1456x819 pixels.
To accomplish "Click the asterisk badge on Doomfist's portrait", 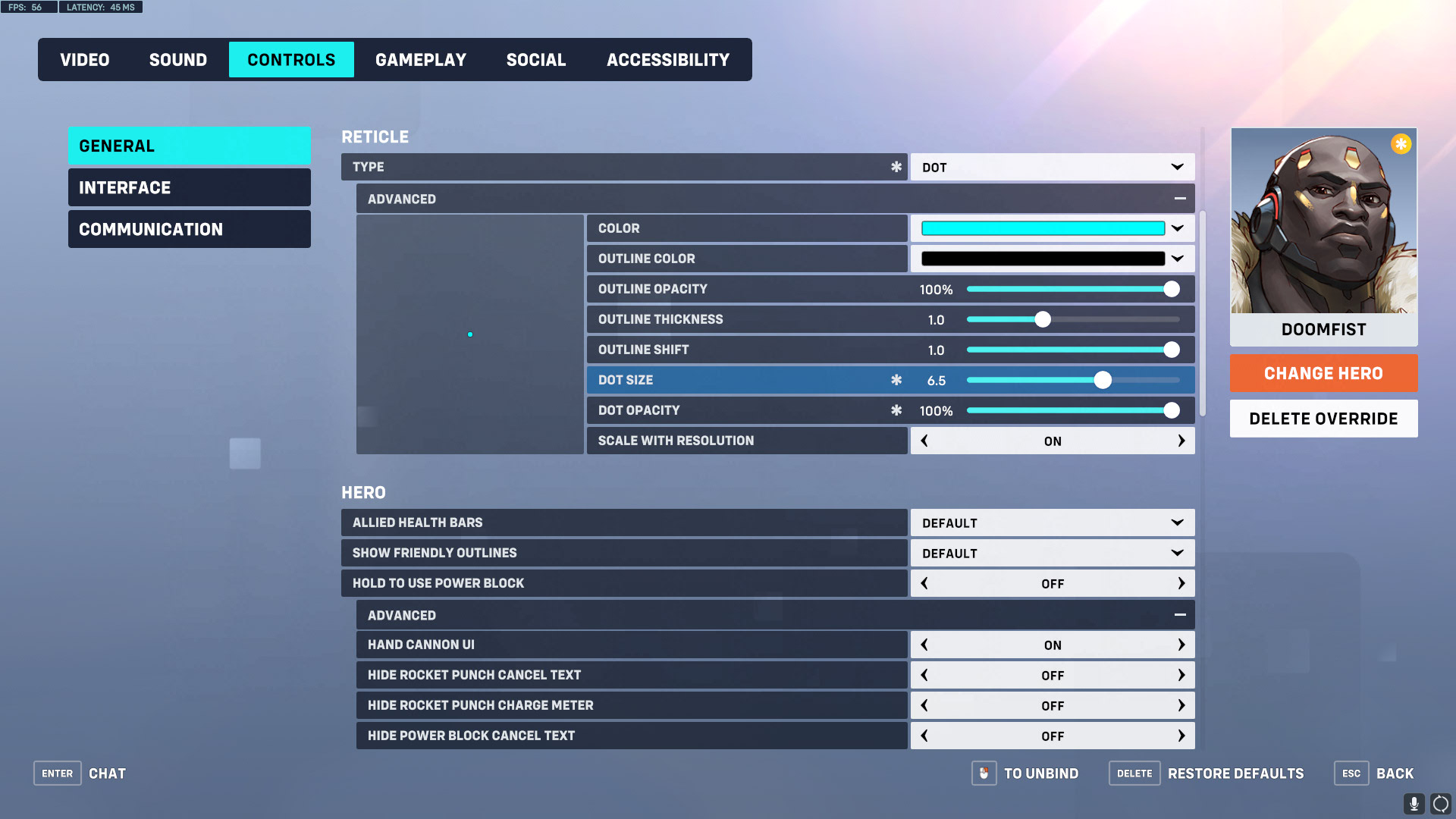I will [1401, 143].
